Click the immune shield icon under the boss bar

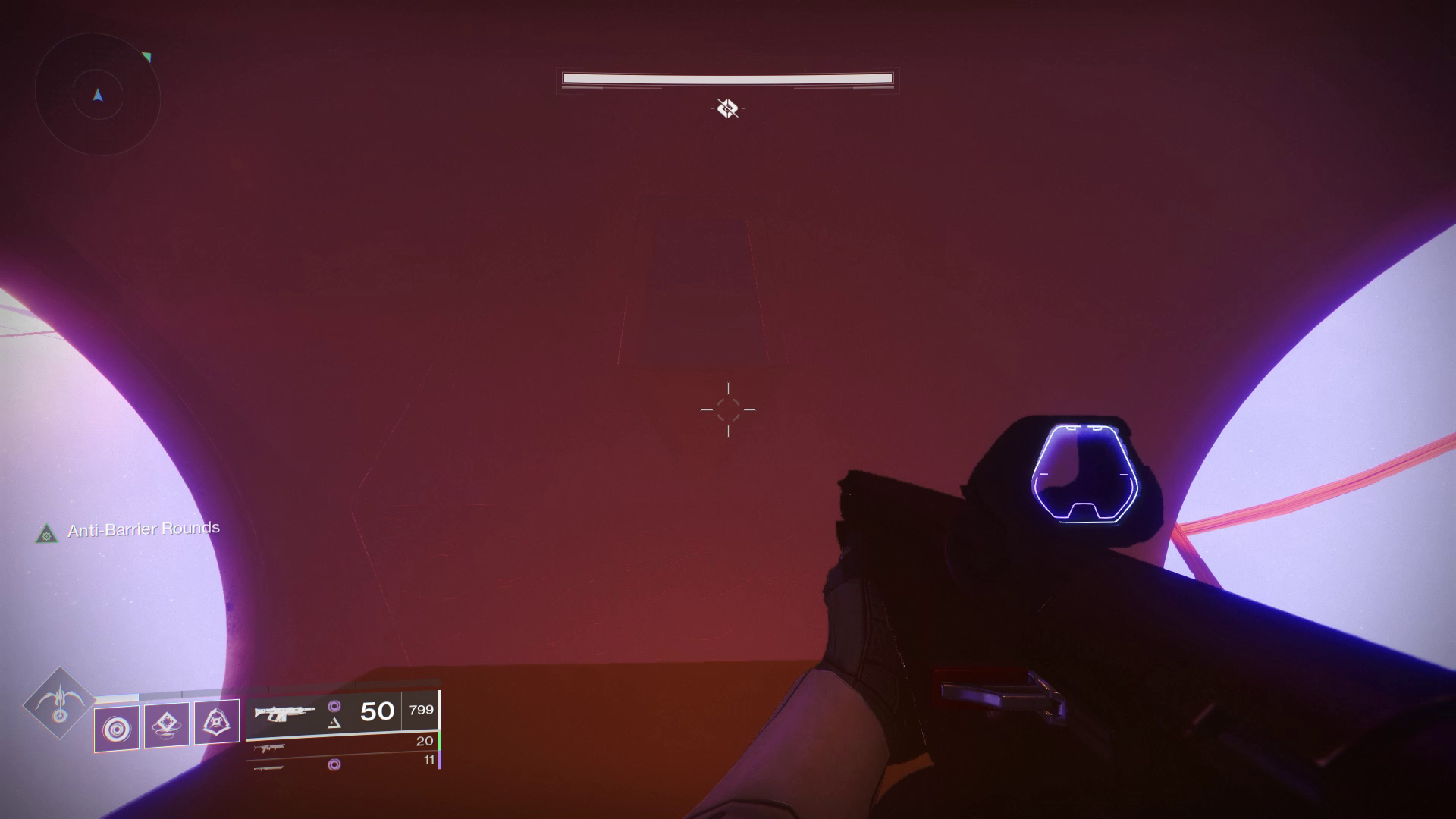(726, 108)
